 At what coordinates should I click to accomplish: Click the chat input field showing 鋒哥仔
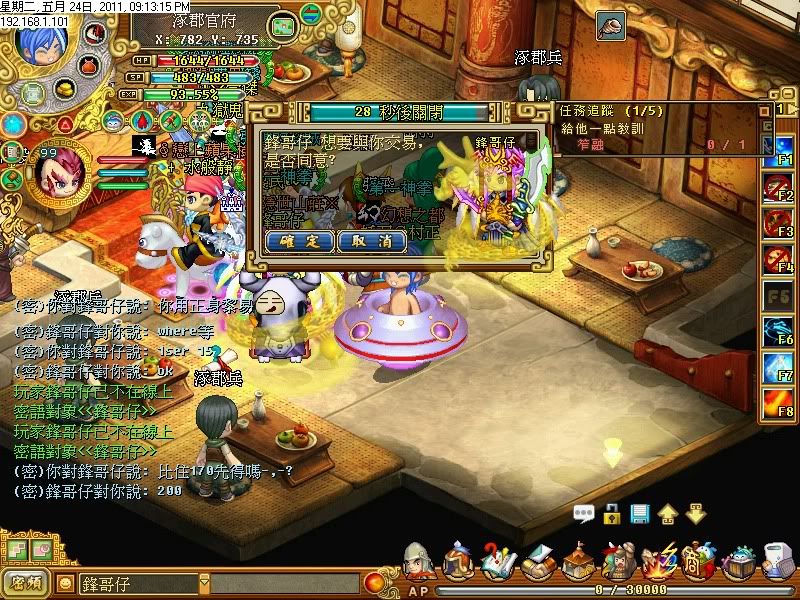tap(140, 582)
